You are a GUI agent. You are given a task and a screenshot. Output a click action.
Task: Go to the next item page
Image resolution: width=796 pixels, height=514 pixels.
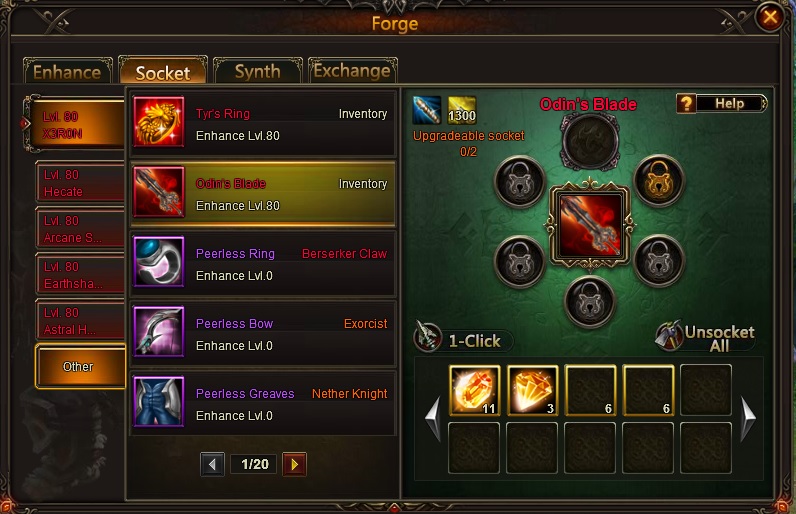pyautogui.click(x=294, y=464)
